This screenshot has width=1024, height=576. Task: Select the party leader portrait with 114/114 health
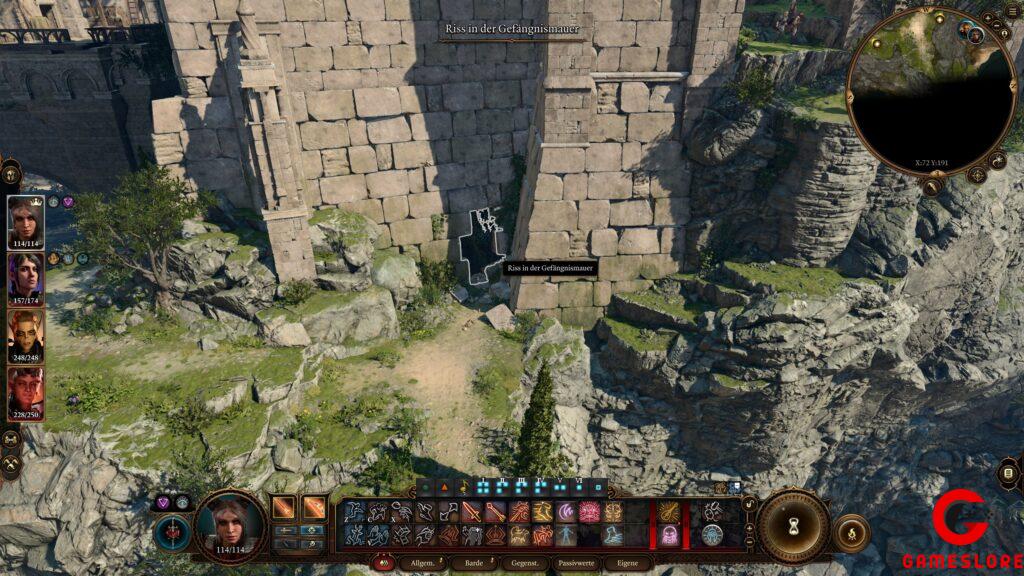[26, 220]
